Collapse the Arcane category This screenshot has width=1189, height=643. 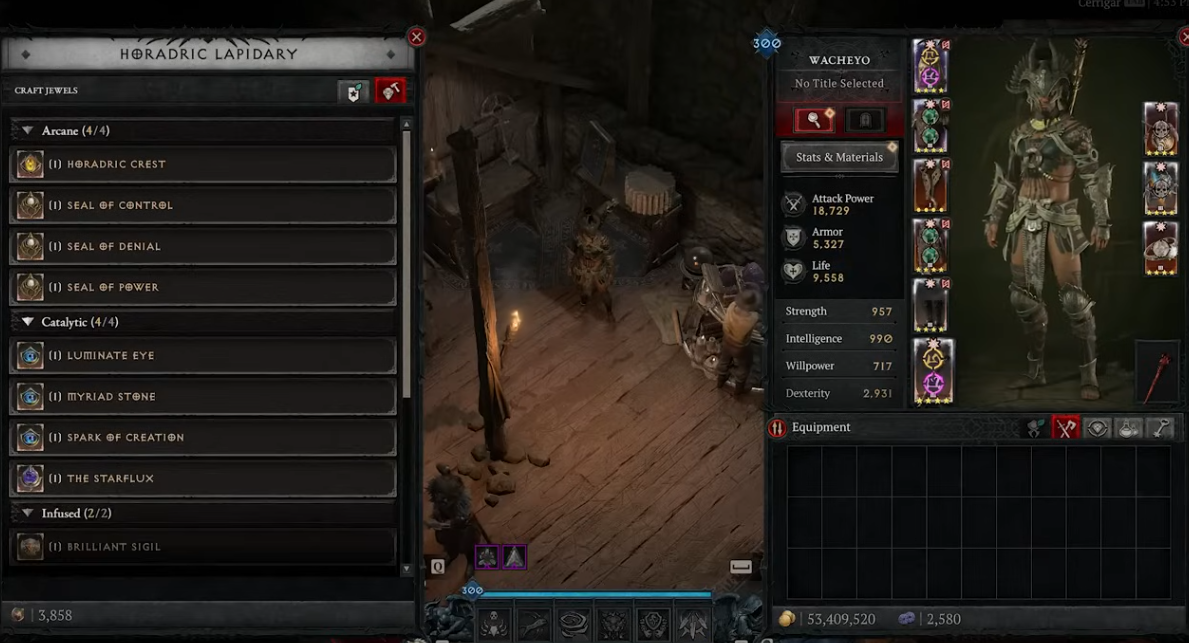click(x=28, y=131)
